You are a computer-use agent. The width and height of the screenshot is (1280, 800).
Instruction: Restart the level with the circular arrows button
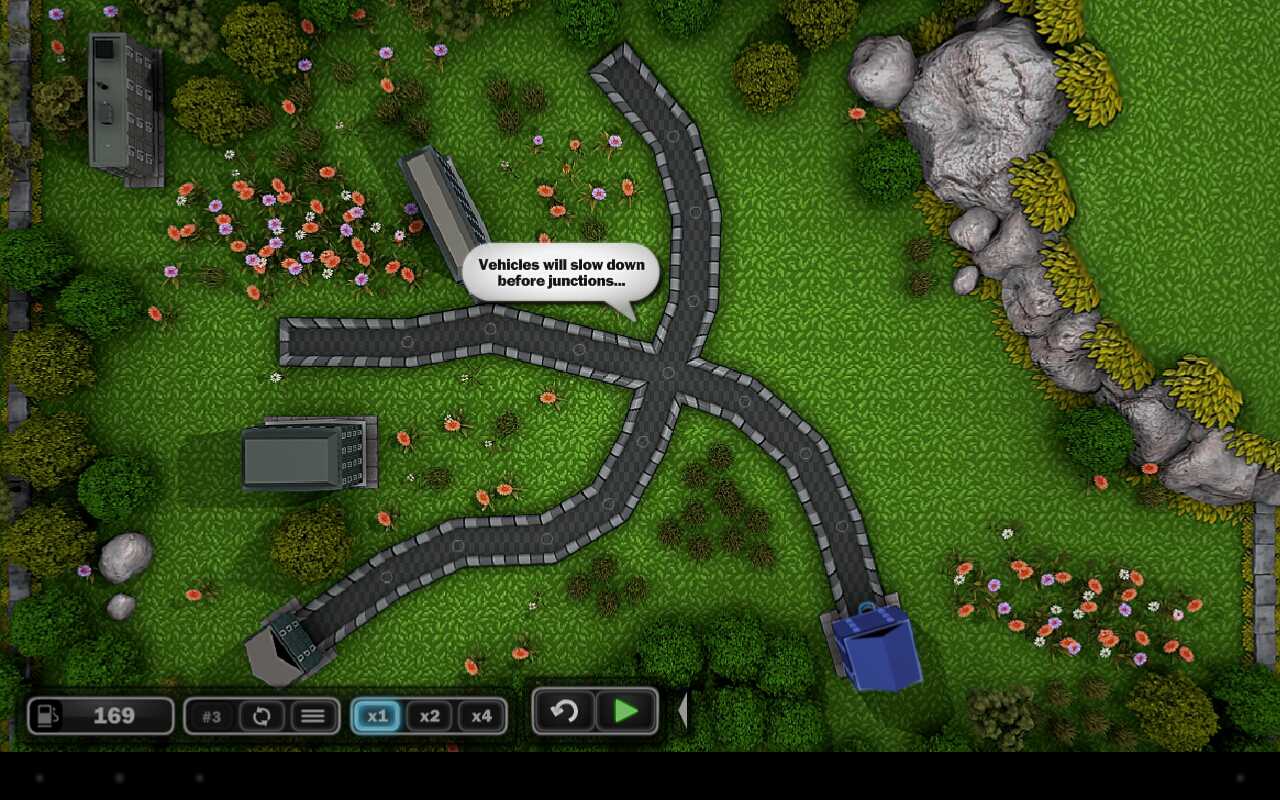tap(262, 716)
